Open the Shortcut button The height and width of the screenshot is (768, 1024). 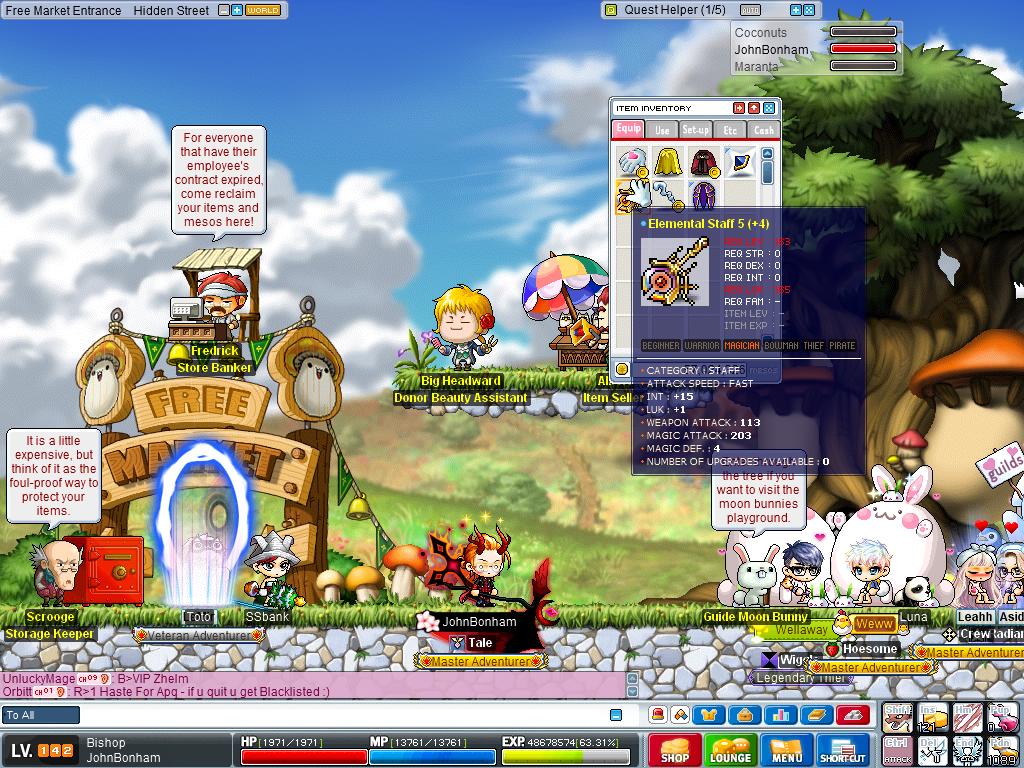point(842,750)
